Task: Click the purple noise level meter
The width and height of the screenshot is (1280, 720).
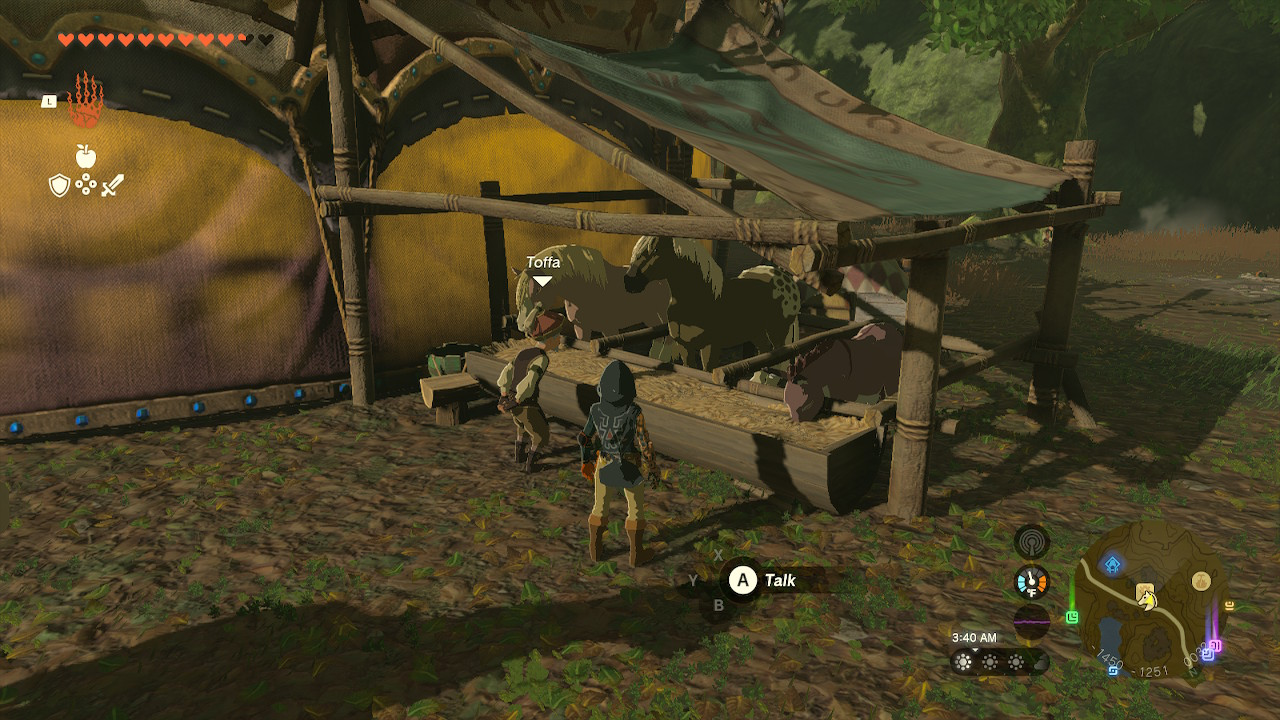Action: (1030, 621)
